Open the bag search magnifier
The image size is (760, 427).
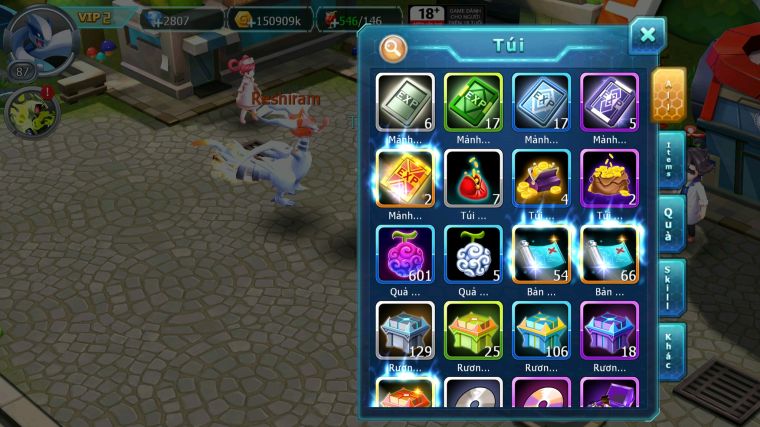coord(394,47)
